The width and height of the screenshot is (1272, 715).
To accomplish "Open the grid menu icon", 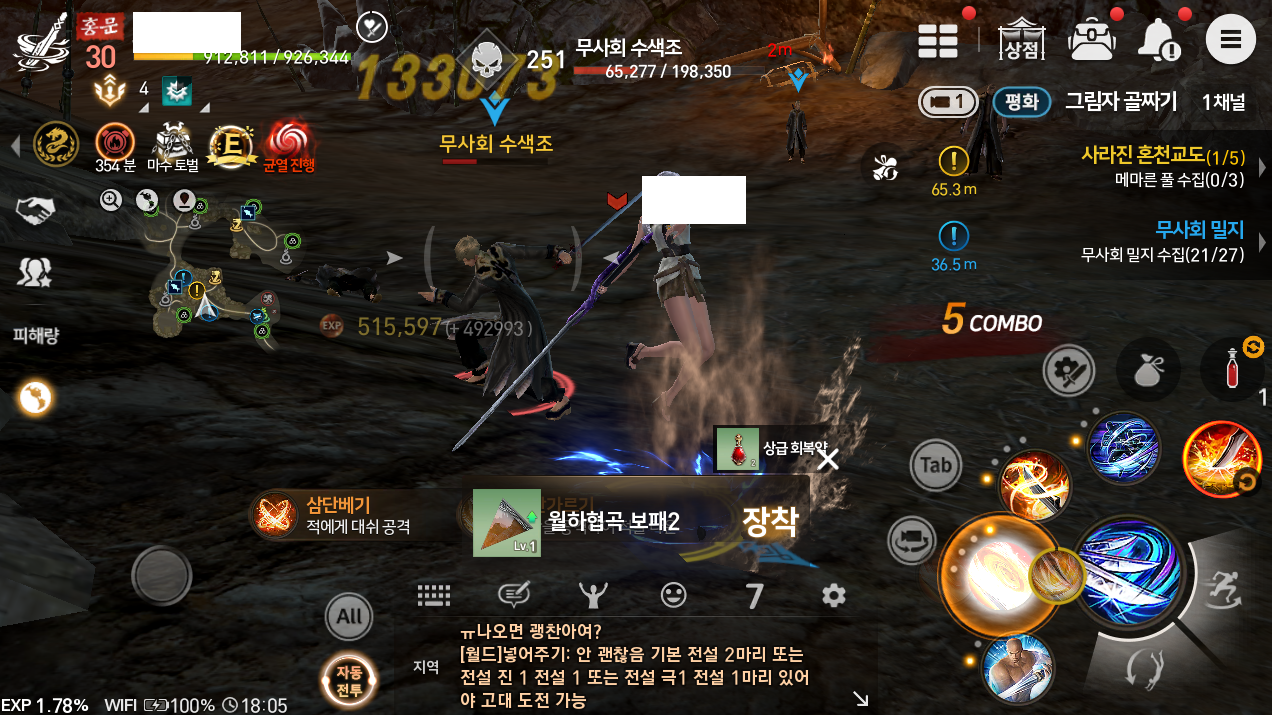I will coord(939,41).
